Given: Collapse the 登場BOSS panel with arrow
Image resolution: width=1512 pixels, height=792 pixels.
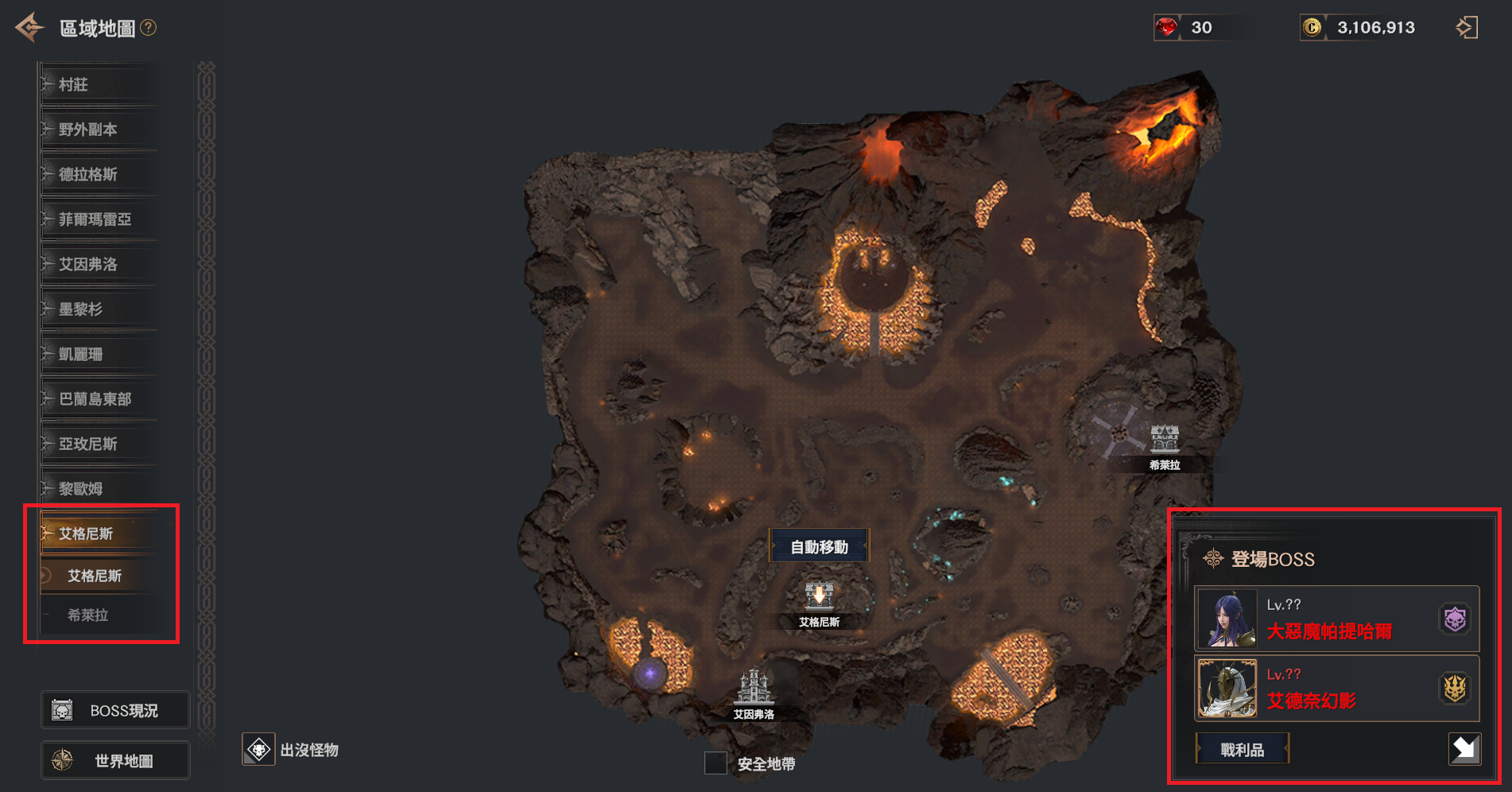Looking at the screenshot, I should (1464, 749).
